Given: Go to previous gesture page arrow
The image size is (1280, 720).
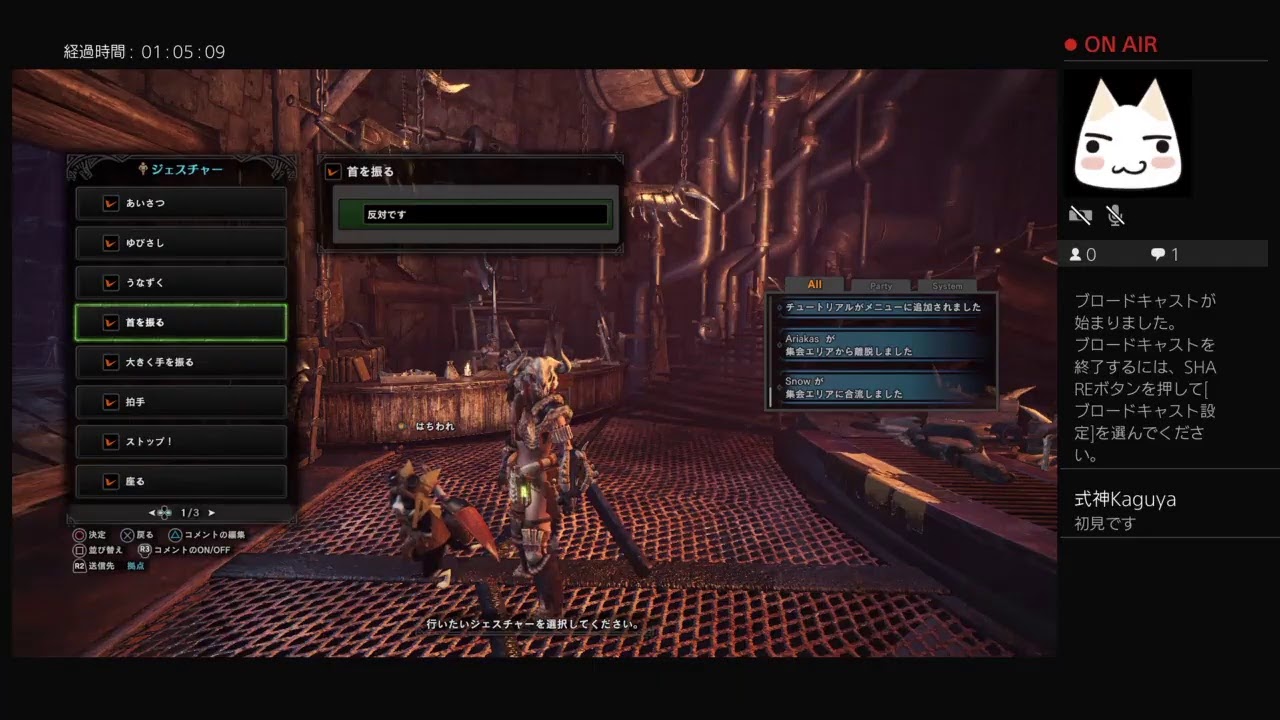Looking at the screenshot, I should tap(152, 513).
